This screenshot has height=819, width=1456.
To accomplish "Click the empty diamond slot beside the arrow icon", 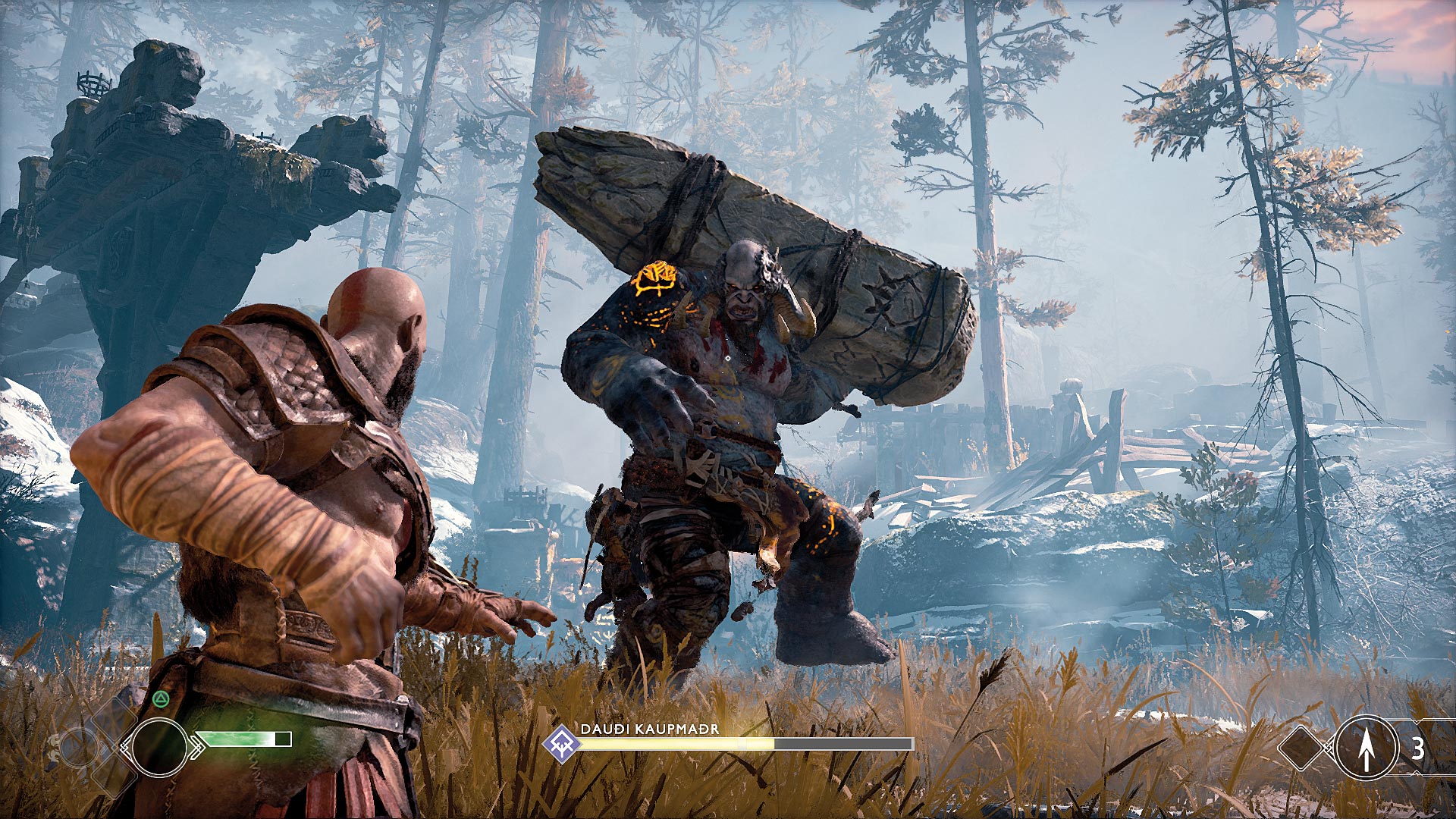I will [1303, 748].
